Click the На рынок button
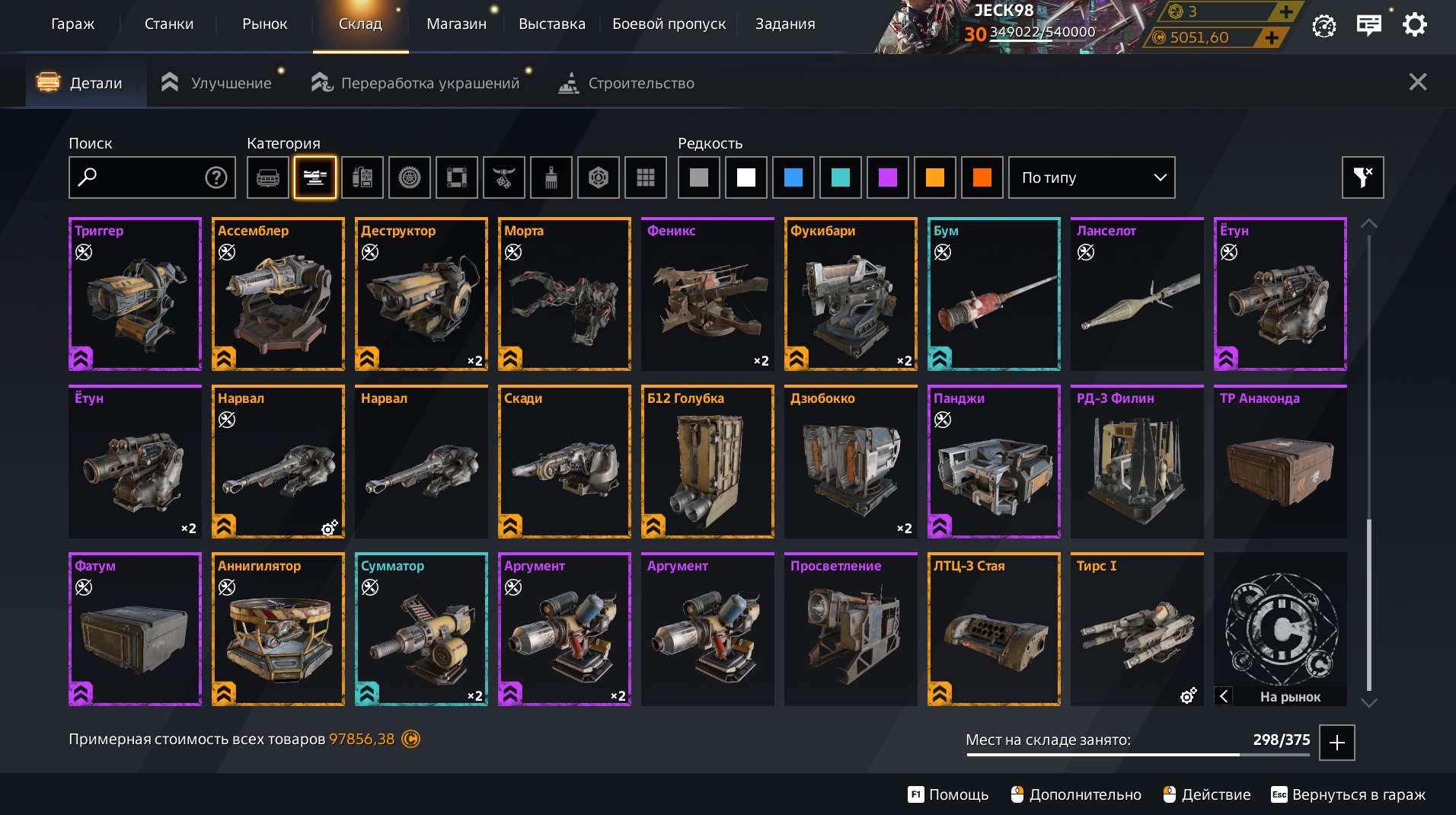 point(1292,697)
